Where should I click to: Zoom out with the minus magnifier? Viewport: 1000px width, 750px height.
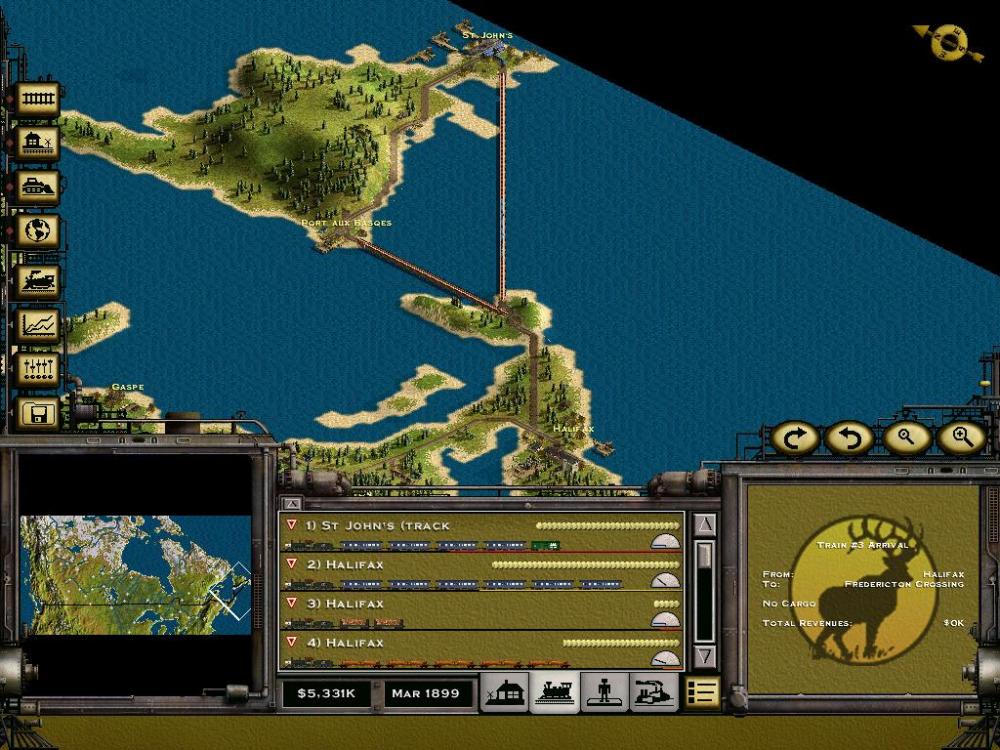click(906, 437)
